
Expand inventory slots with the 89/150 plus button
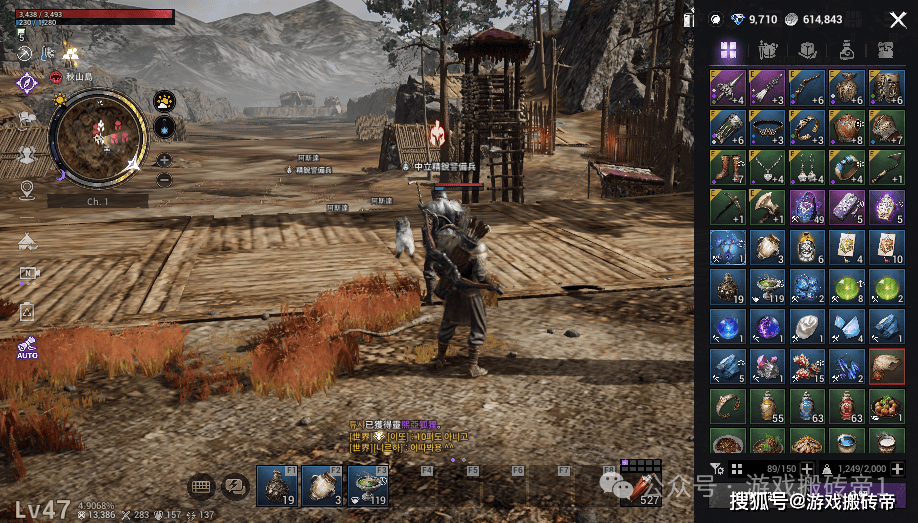(x=806, y=469)
